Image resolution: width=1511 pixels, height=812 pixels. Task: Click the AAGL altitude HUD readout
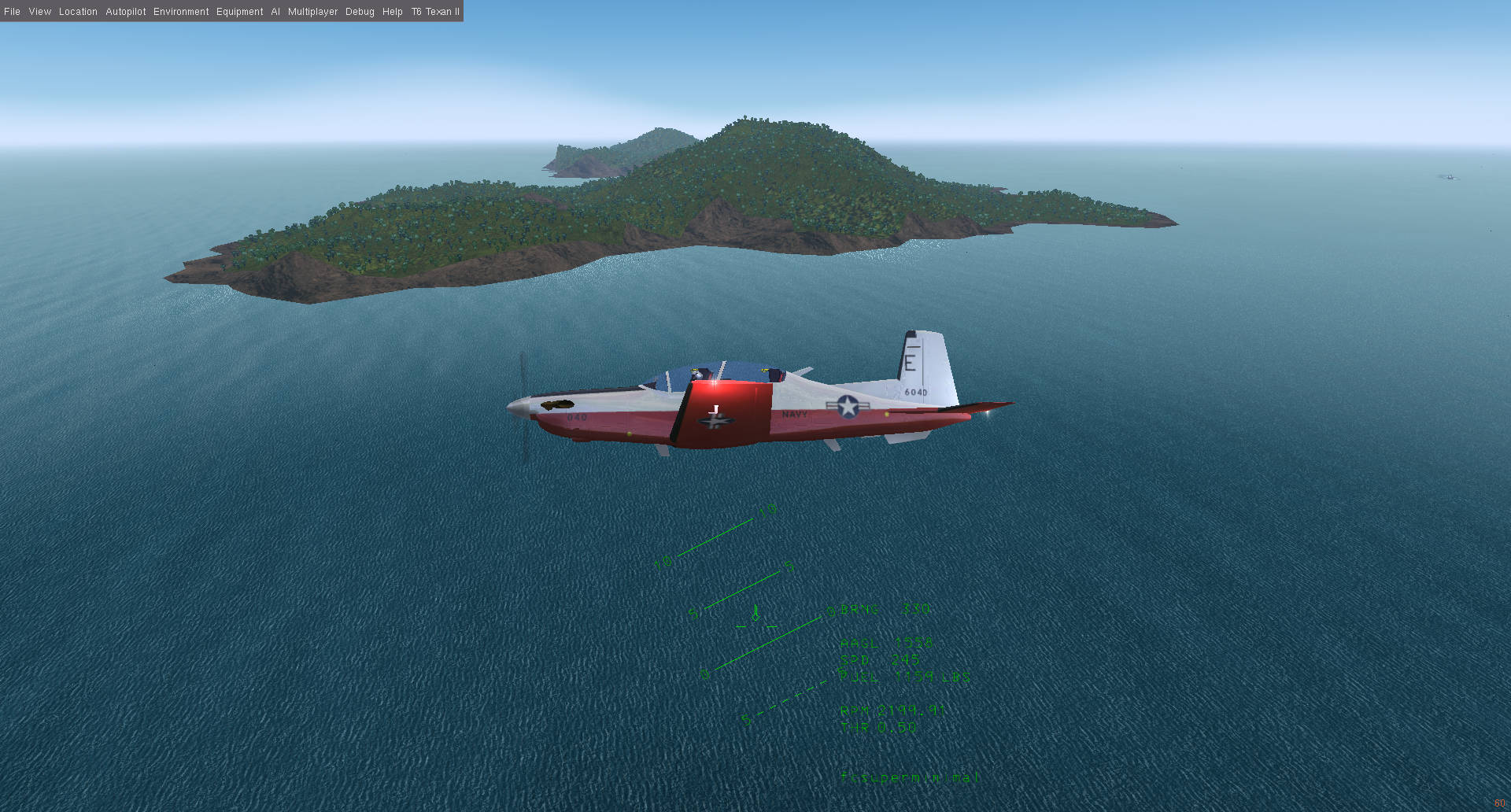click(x=885, y=644)
